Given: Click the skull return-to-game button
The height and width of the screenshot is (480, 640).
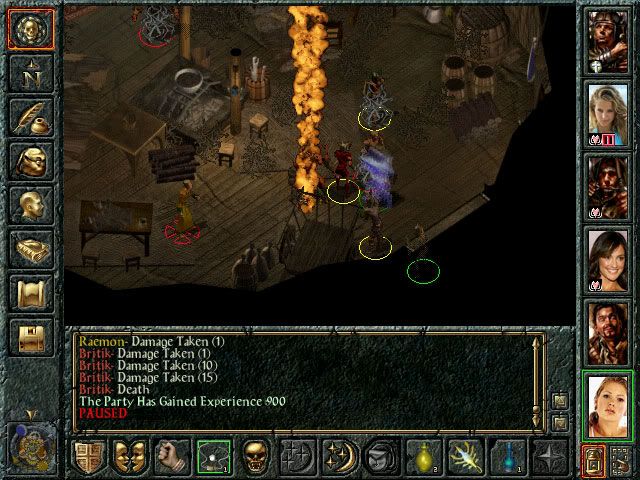Looking at the screenshot, I should 29,30.
